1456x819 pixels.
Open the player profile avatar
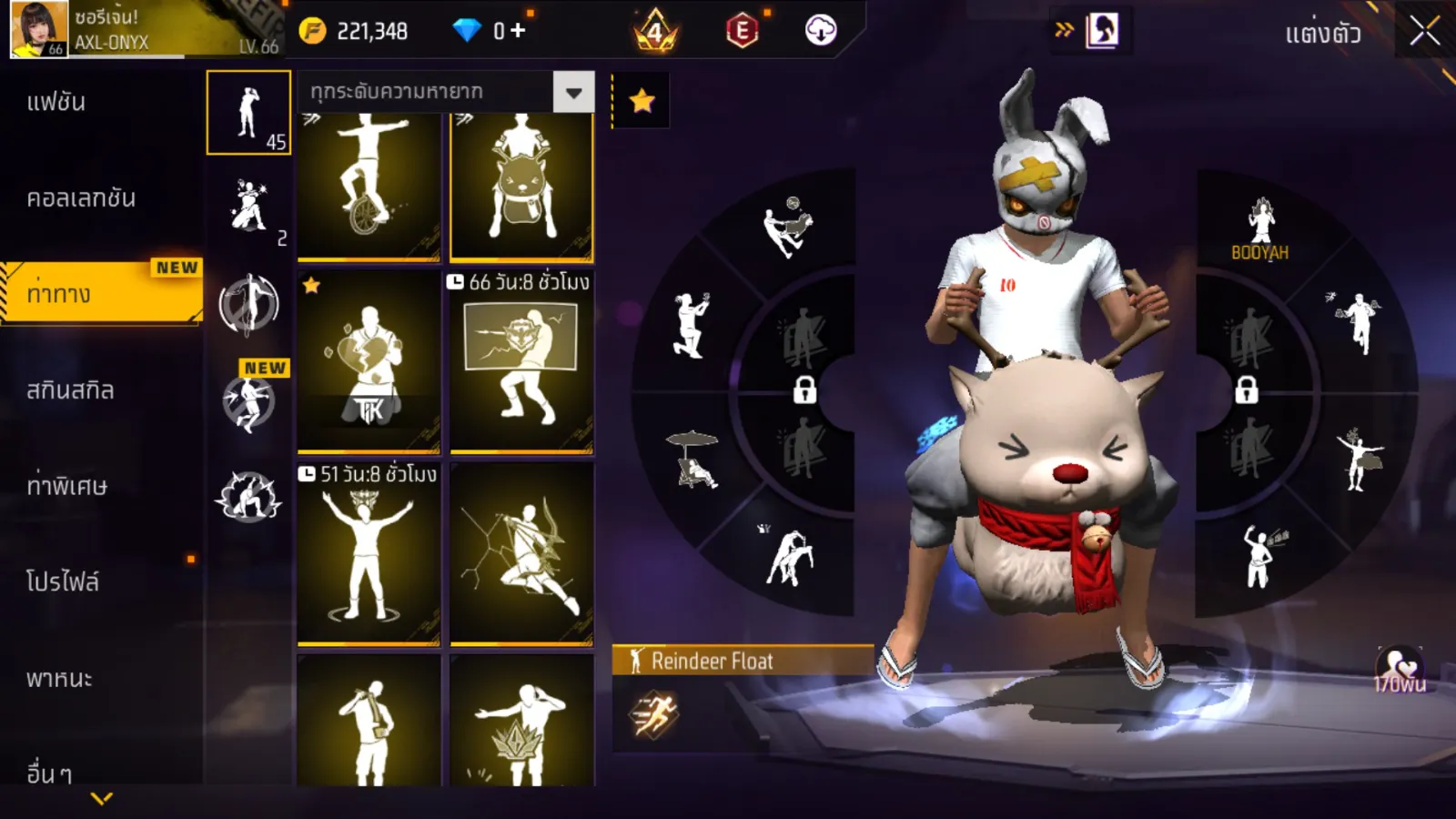point(39,29)
